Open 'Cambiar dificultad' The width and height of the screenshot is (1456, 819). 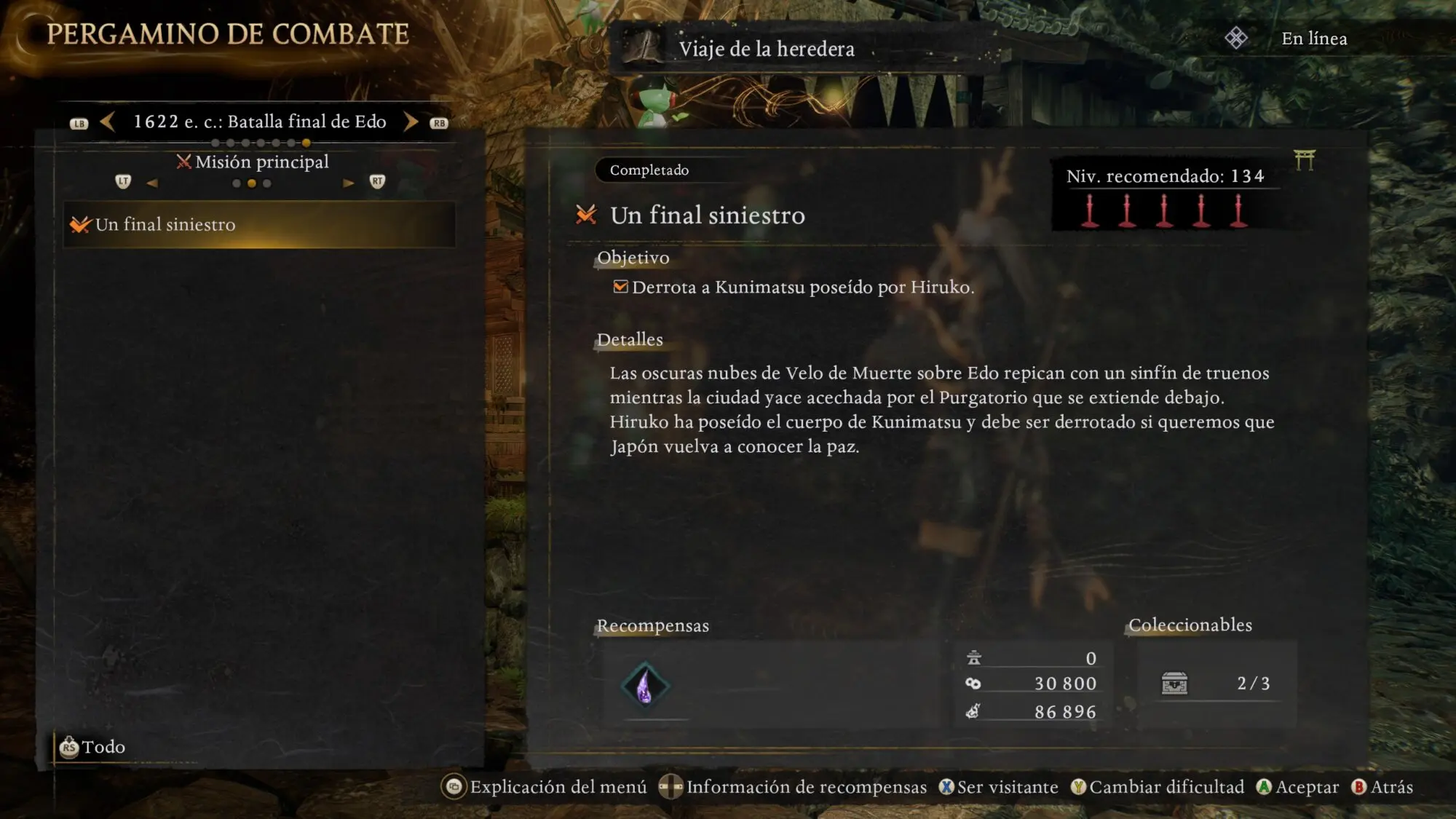pos(1158,787)
